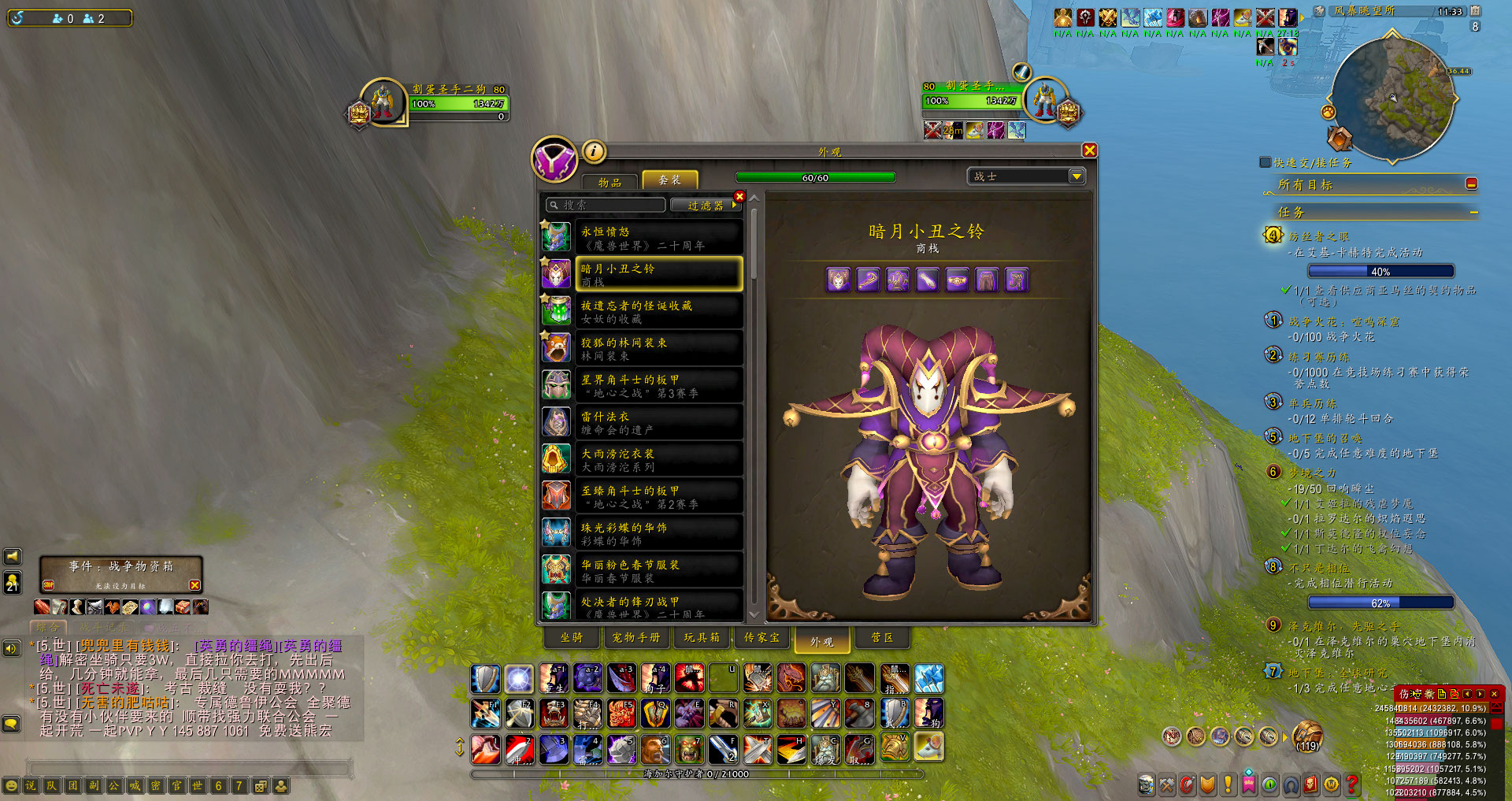The image size is (1512, 801).
Task: Choose the 被遗忘者的怪诞收藏 set
Action: (x=658, y=312)
